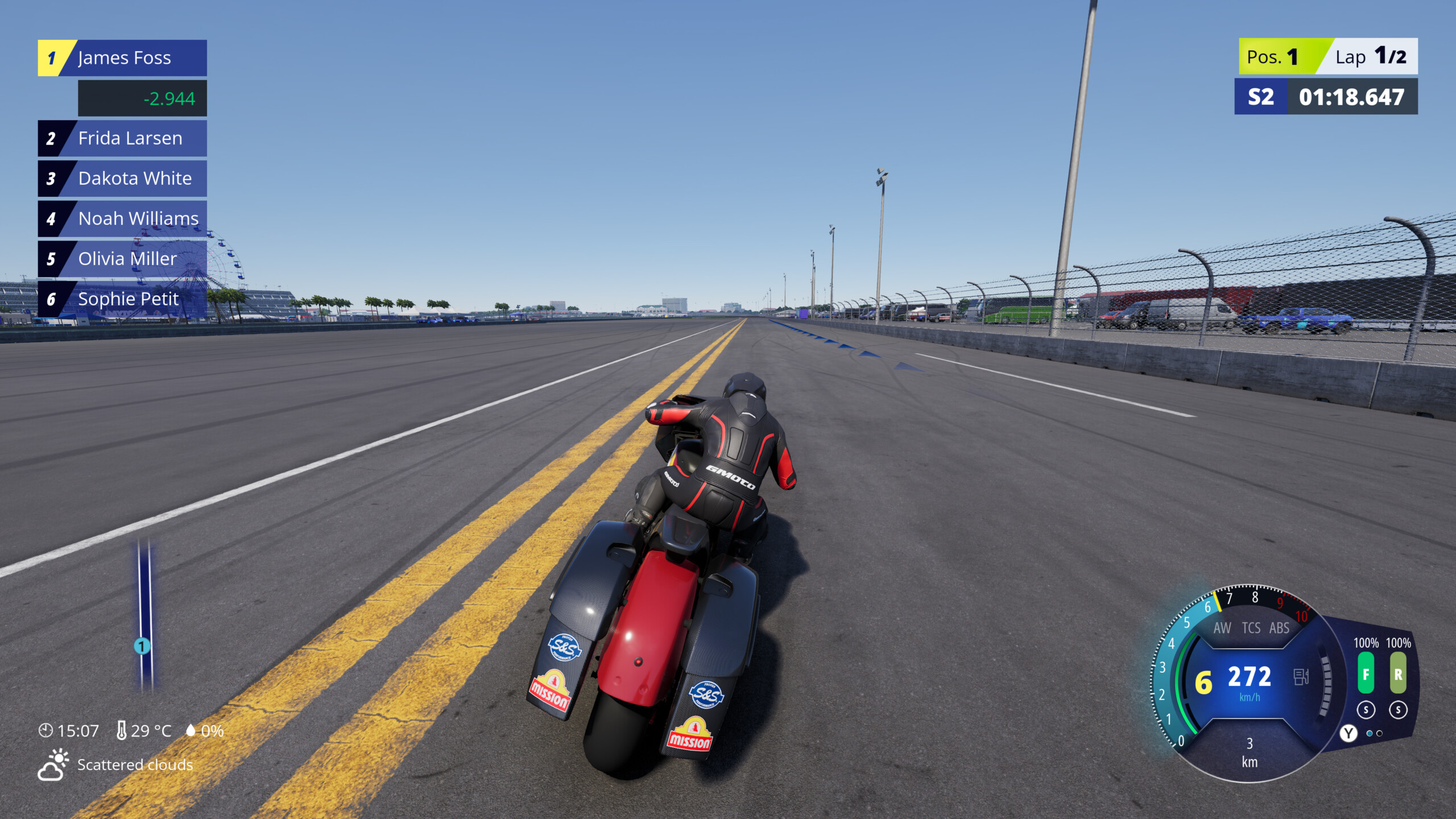The image size is (1456, 819).
Task: Select the scattered clouds weather icon
Action: 54,765
